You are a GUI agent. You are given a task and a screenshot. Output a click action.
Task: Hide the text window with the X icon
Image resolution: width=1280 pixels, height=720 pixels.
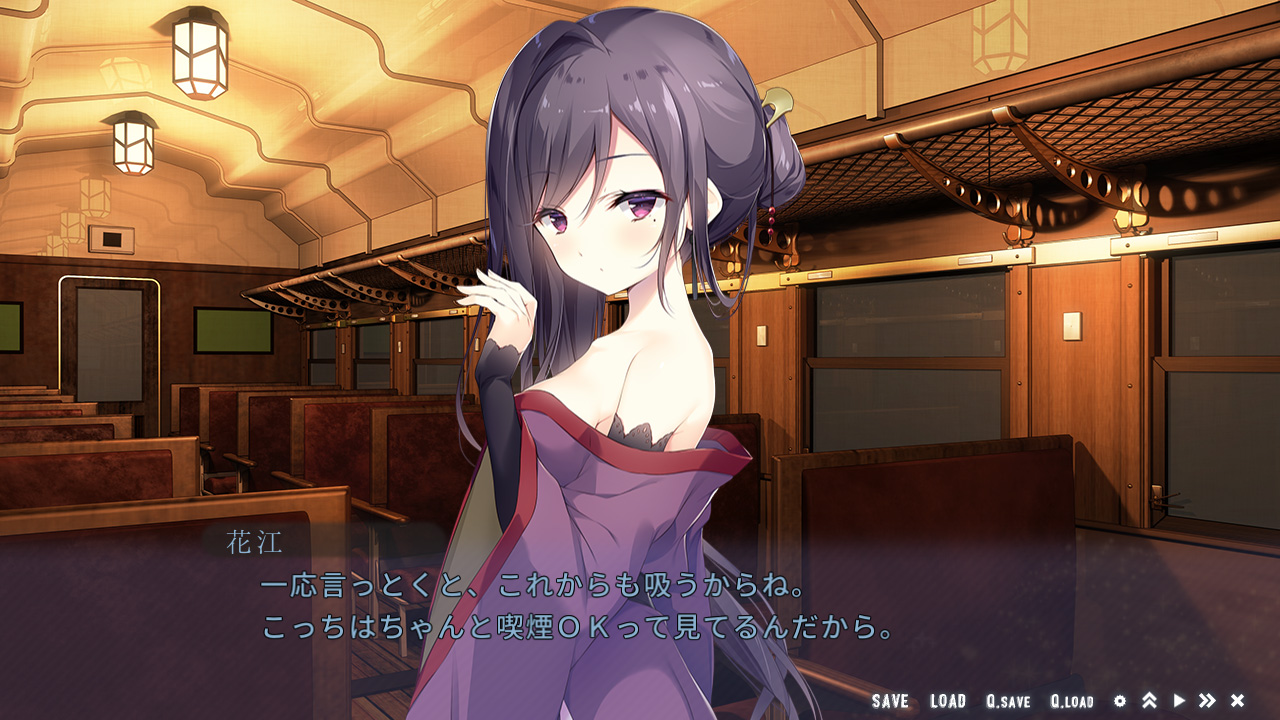coord(1237,701)
